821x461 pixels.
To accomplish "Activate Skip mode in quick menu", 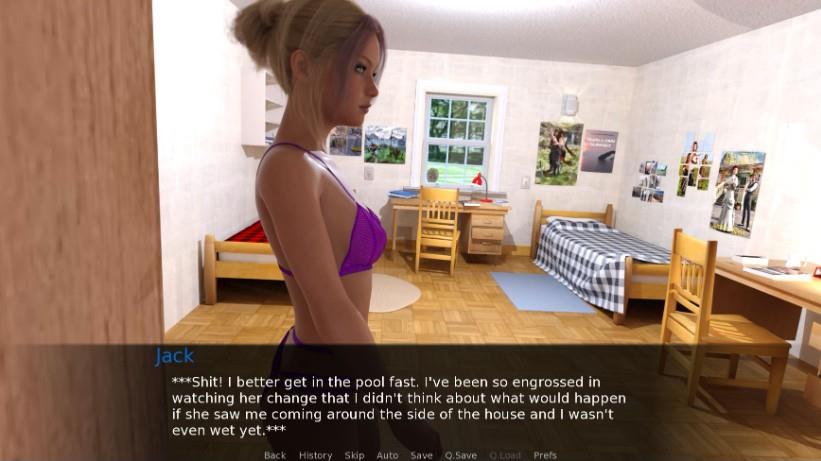I will tap(354, 455).
